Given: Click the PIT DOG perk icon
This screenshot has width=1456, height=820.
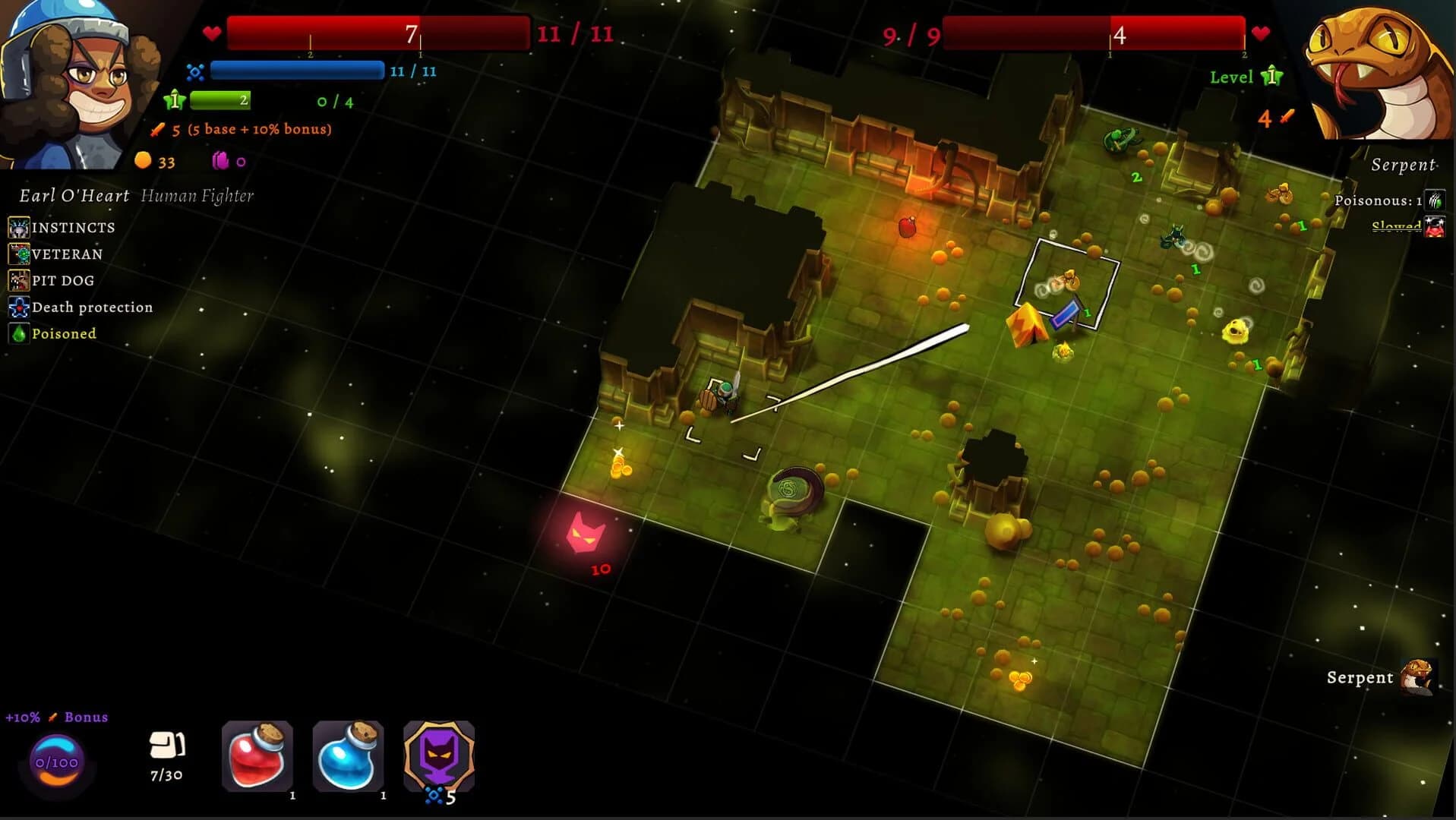Looking at the screenshot, I should 18,280.
